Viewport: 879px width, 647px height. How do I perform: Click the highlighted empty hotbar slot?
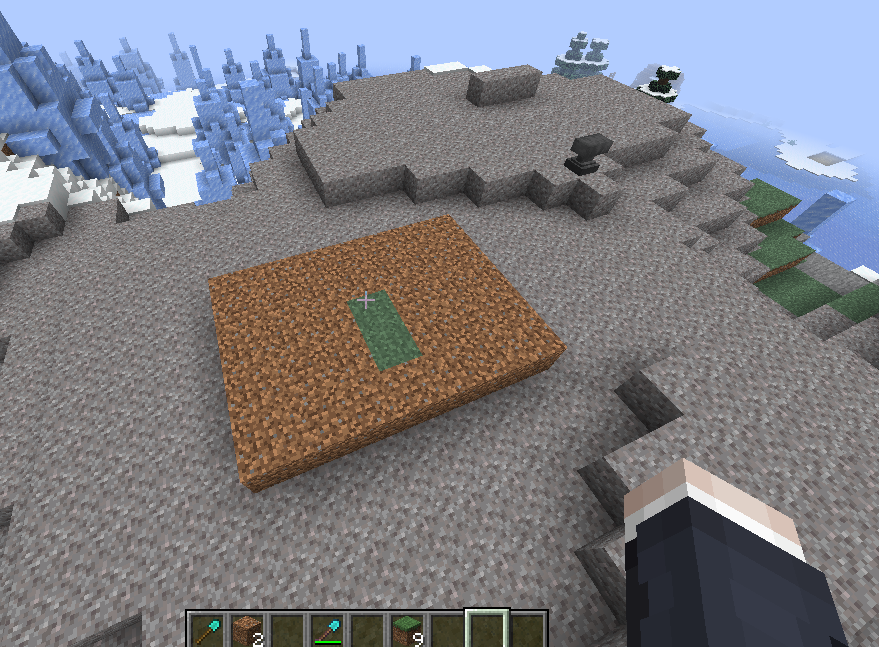coord(488,631)
